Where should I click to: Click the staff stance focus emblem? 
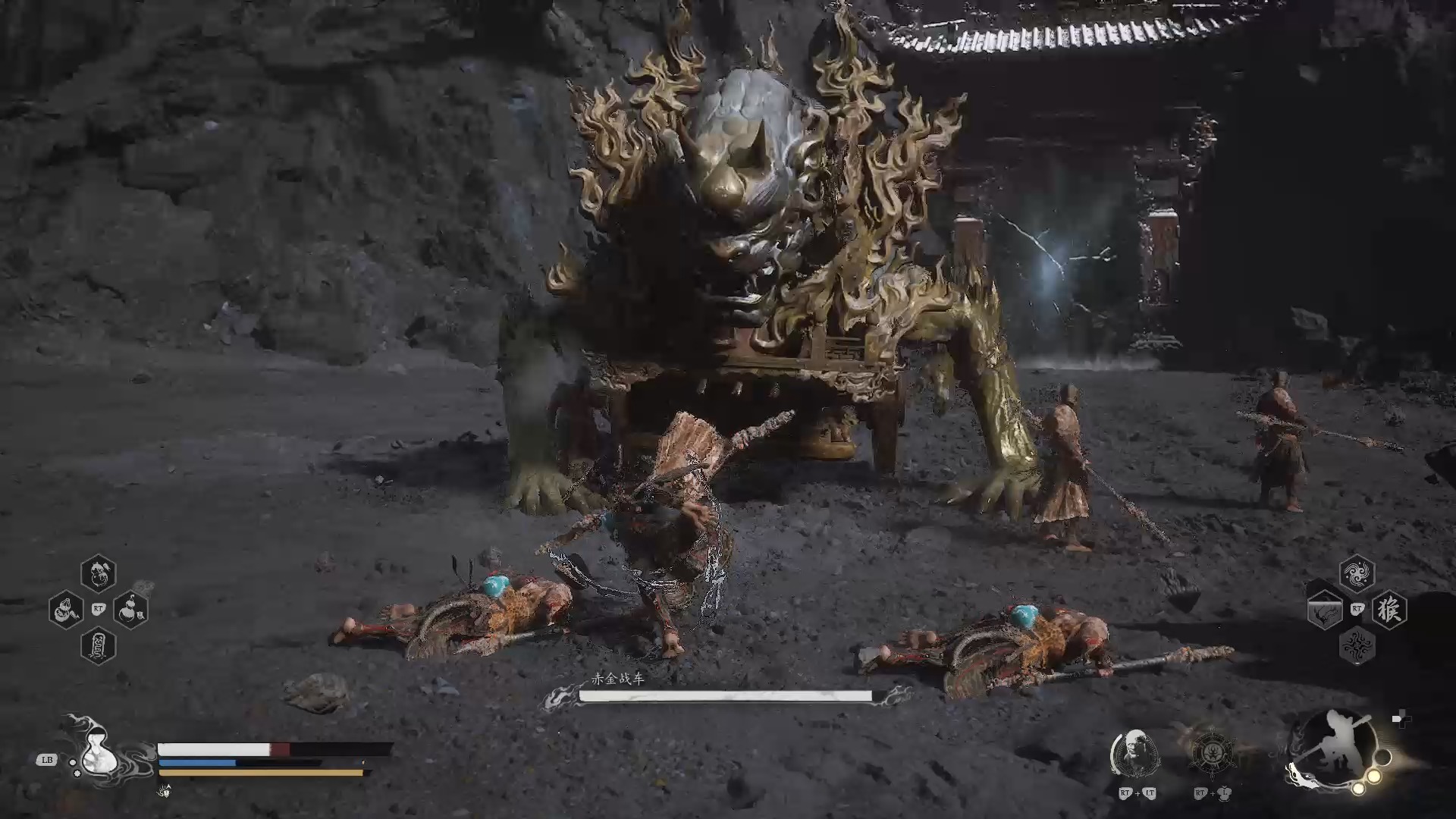1336,749
